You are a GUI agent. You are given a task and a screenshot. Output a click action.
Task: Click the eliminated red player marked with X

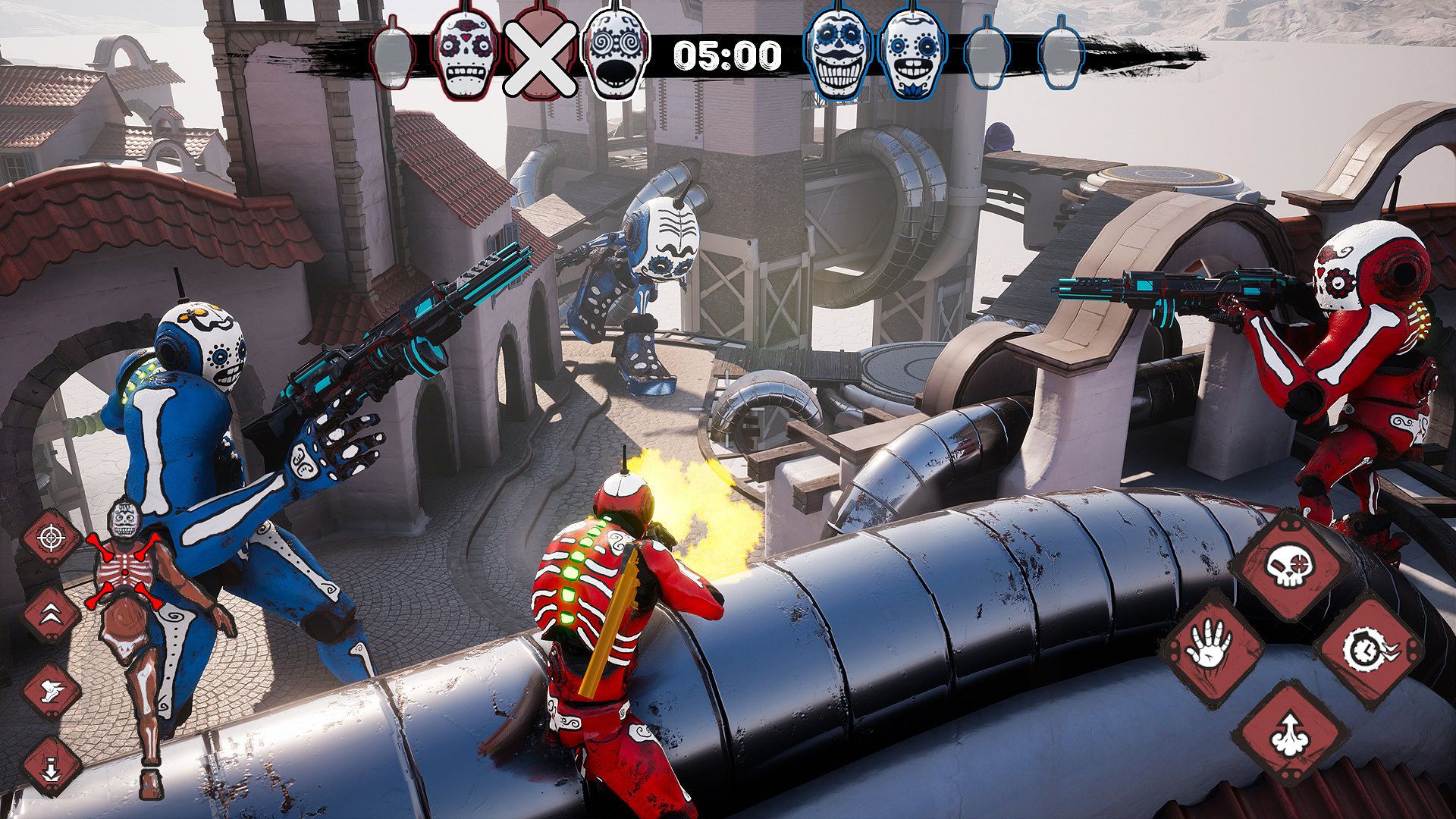point(541,56)
